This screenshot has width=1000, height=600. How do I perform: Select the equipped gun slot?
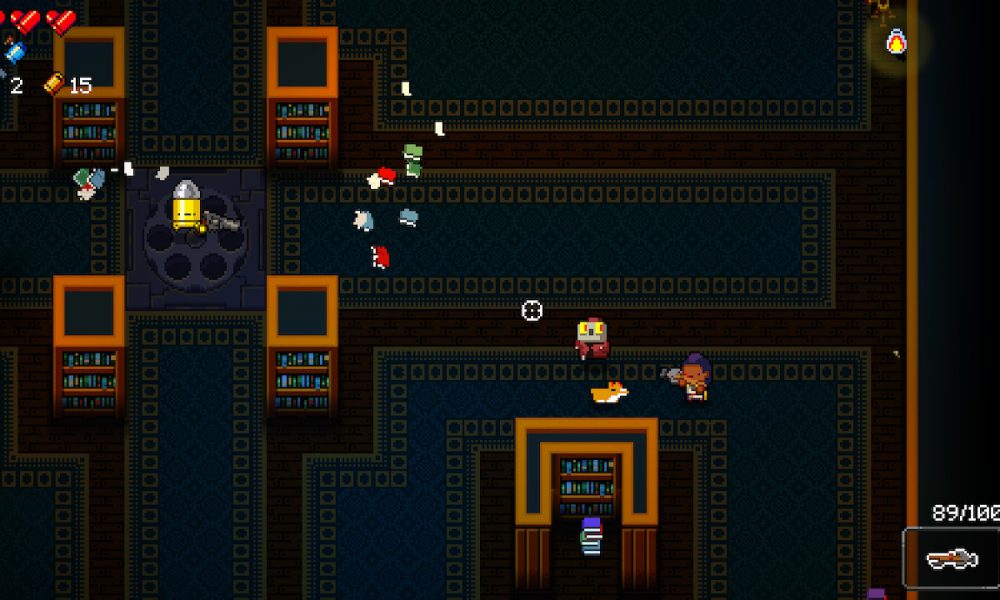(951, 558)
